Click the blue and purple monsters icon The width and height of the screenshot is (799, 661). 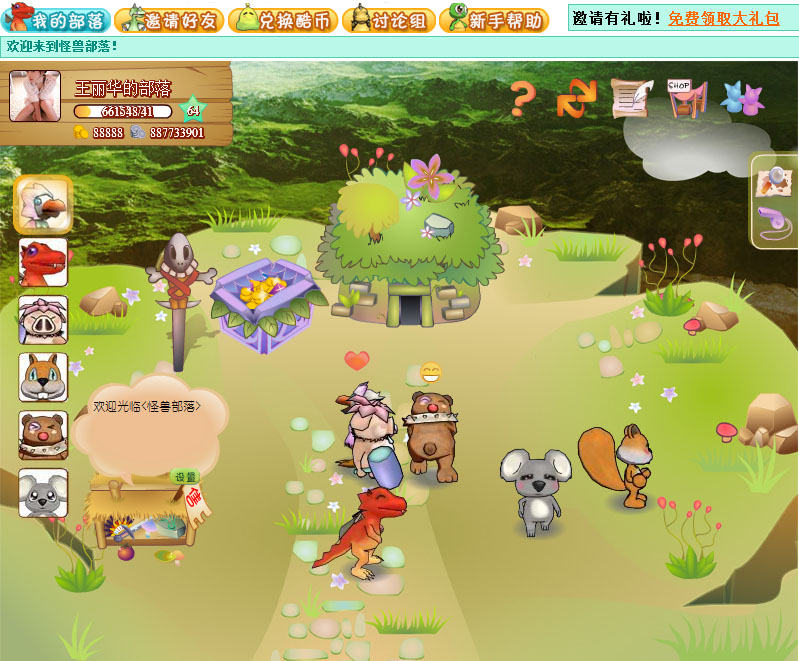(741, 99)
